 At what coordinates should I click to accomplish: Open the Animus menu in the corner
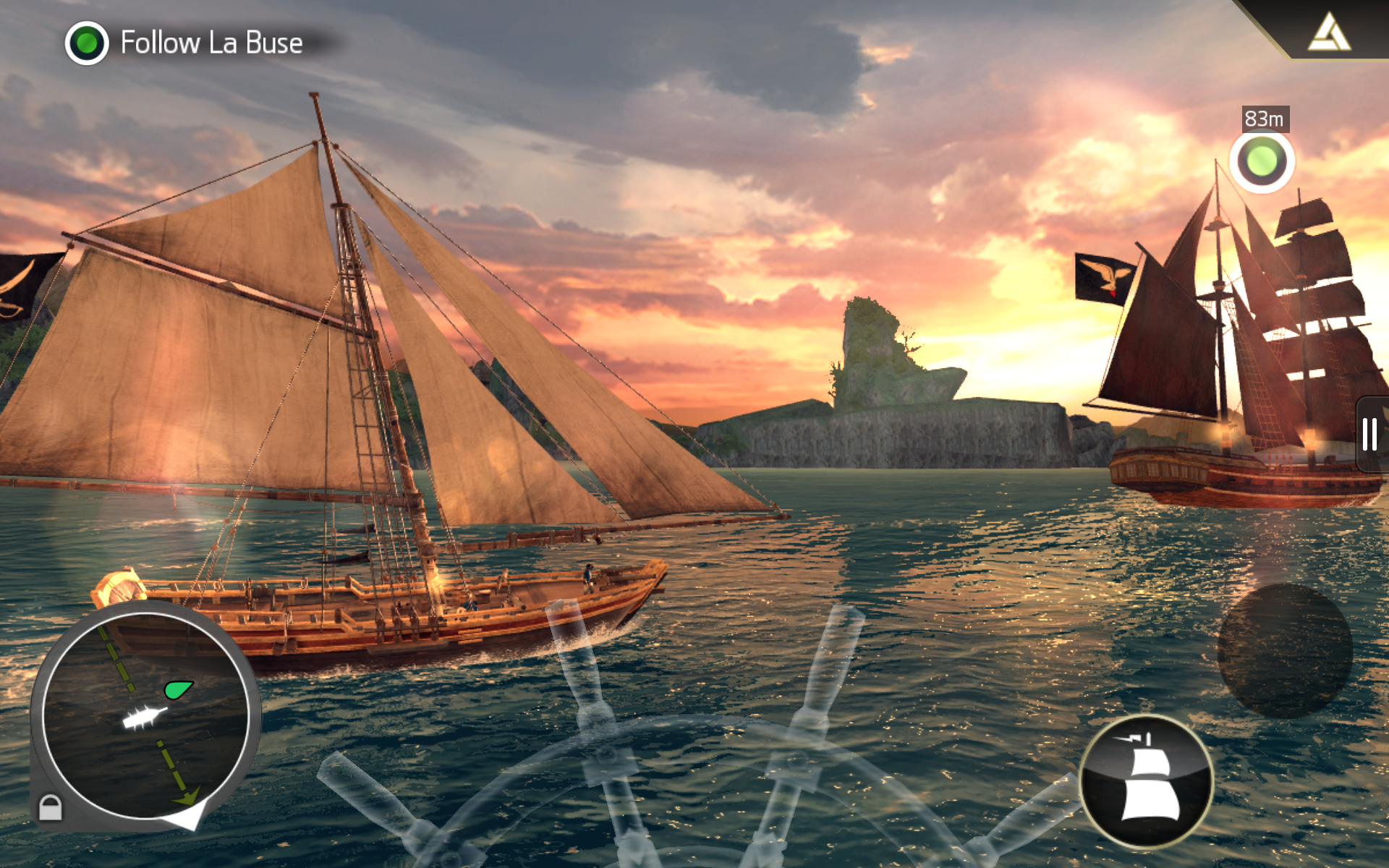tap(1330, 33)
